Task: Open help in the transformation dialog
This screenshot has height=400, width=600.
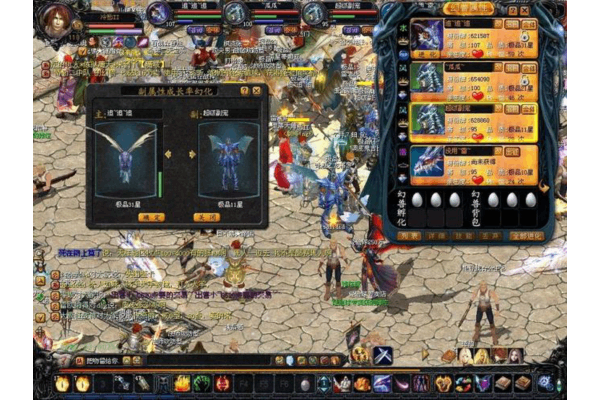Action: point(244,91)
